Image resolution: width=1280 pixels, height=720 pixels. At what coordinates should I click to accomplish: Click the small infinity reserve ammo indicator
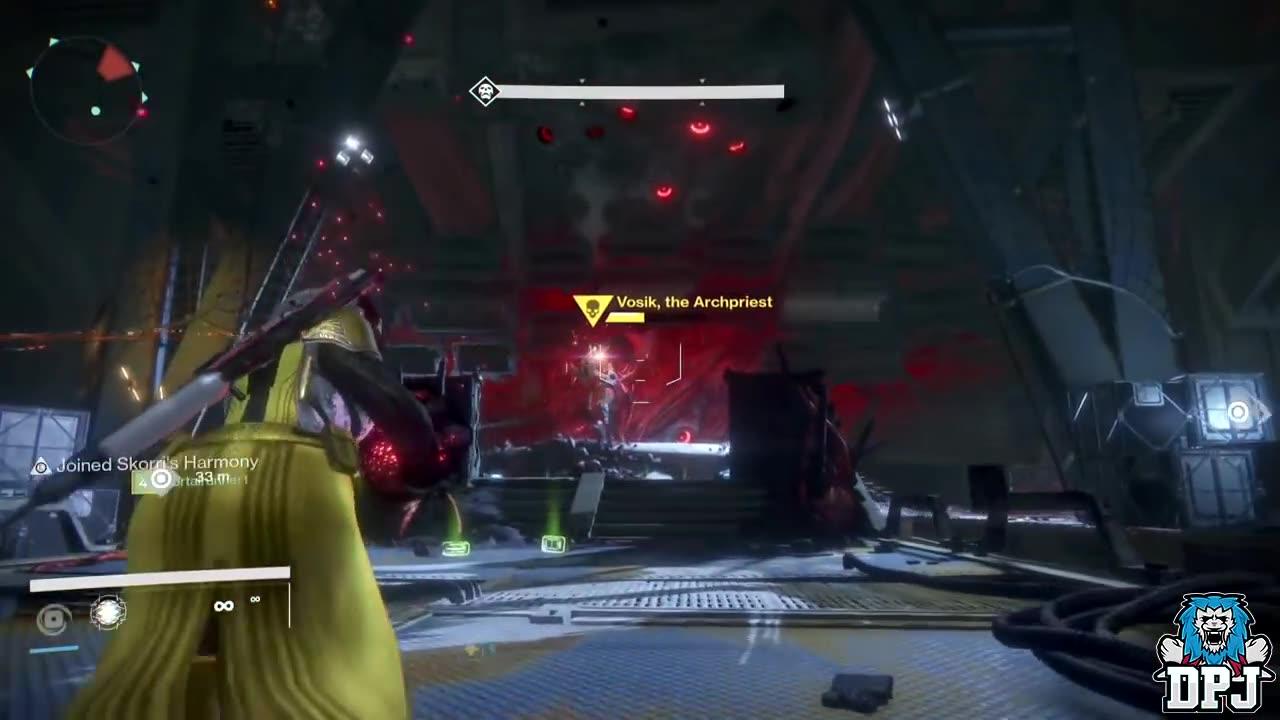255,600
